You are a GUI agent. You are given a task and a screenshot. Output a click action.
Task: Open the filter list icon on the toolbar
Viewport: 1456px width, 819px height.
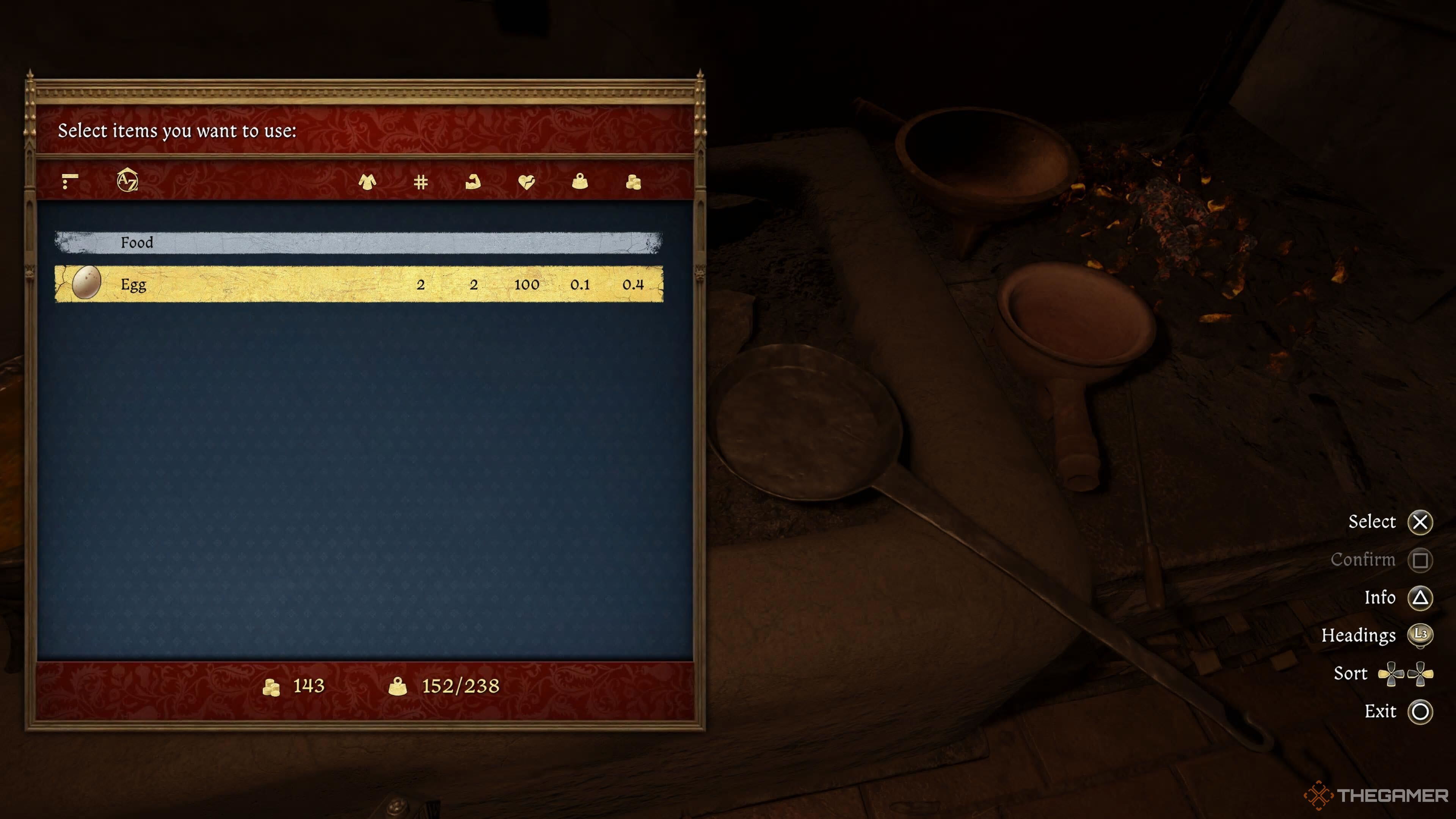70,181
